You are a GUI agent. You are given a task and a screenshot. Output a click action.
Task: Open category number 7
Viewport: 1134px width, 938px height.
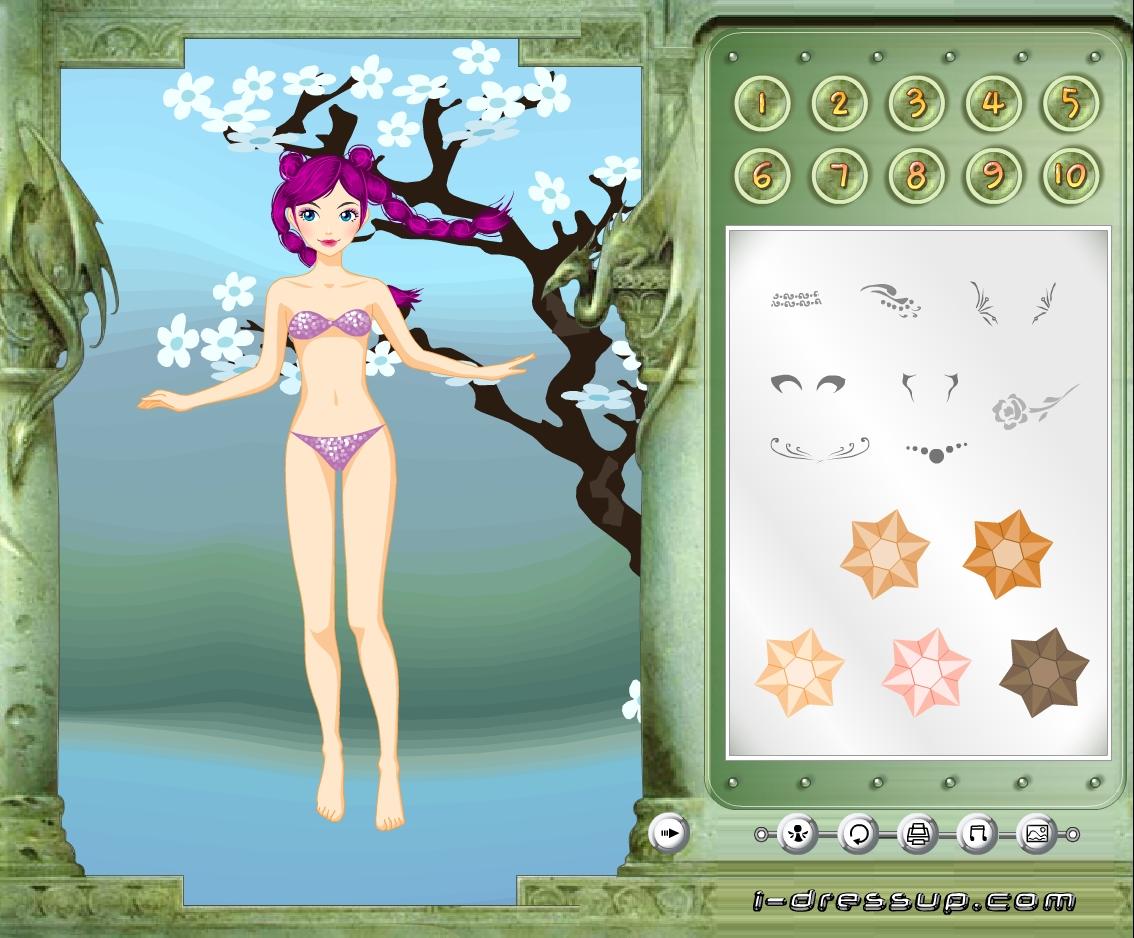point(839,176)
